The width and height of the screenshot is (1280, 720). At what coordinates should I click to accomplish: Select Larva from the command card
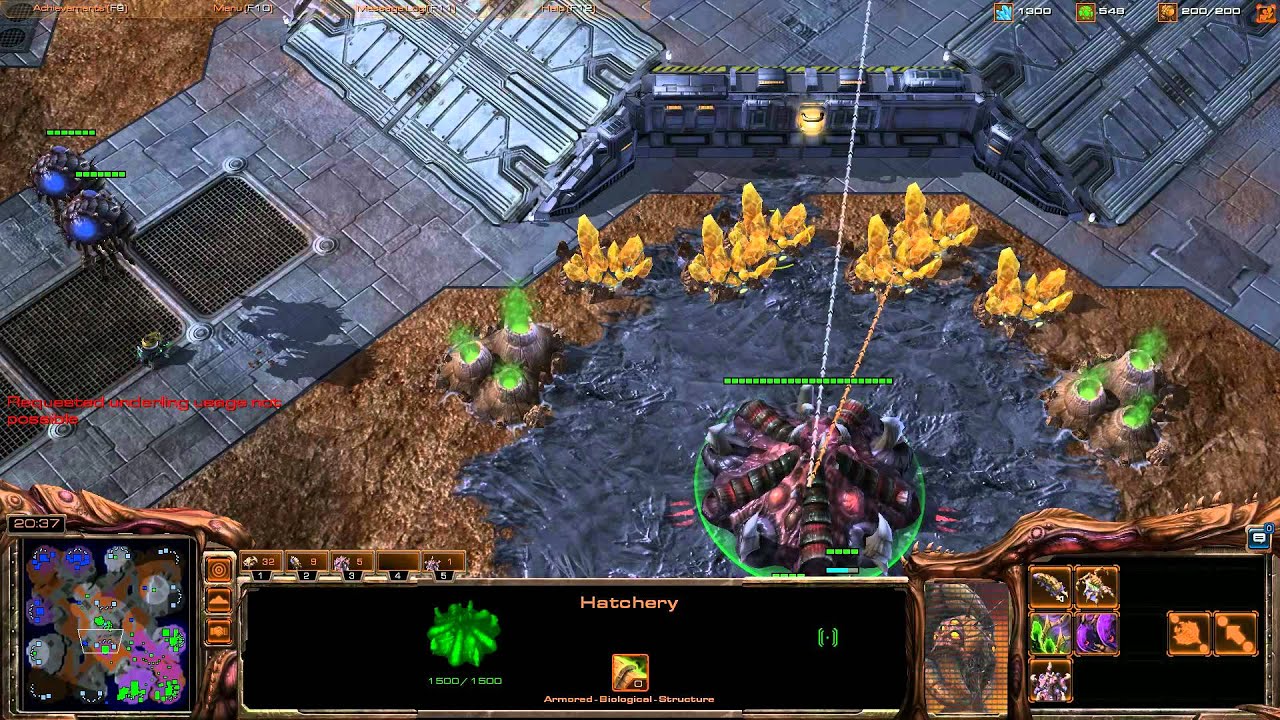point(1050,587)
